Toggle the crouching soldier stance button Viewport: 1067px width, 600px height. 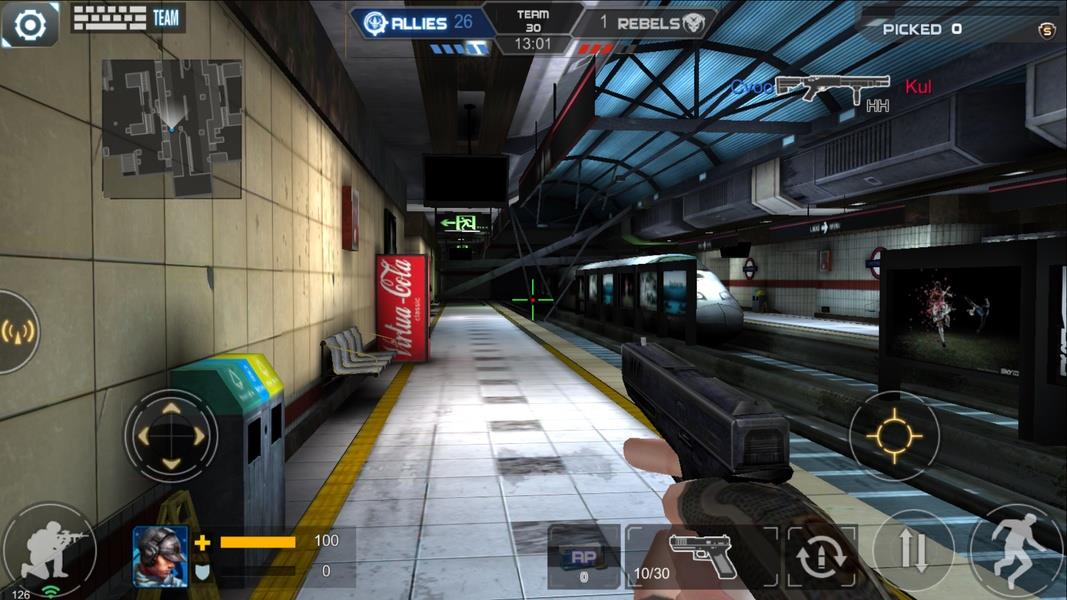48,548
